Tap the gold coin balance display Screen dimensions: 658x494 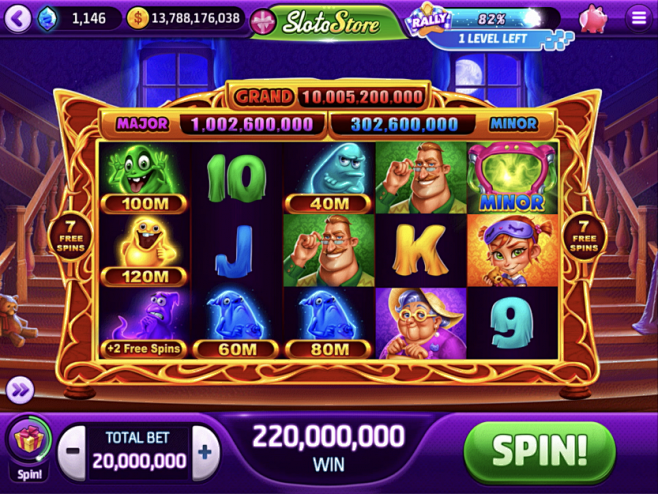pyautogui.click(x=186, y=18)
